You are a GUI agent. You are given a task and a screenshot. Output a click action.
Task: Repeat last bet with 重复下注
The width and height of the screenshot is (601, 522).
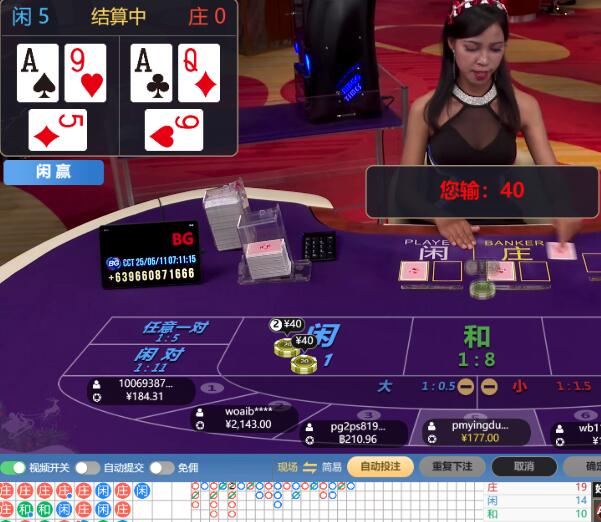[452, 467]
